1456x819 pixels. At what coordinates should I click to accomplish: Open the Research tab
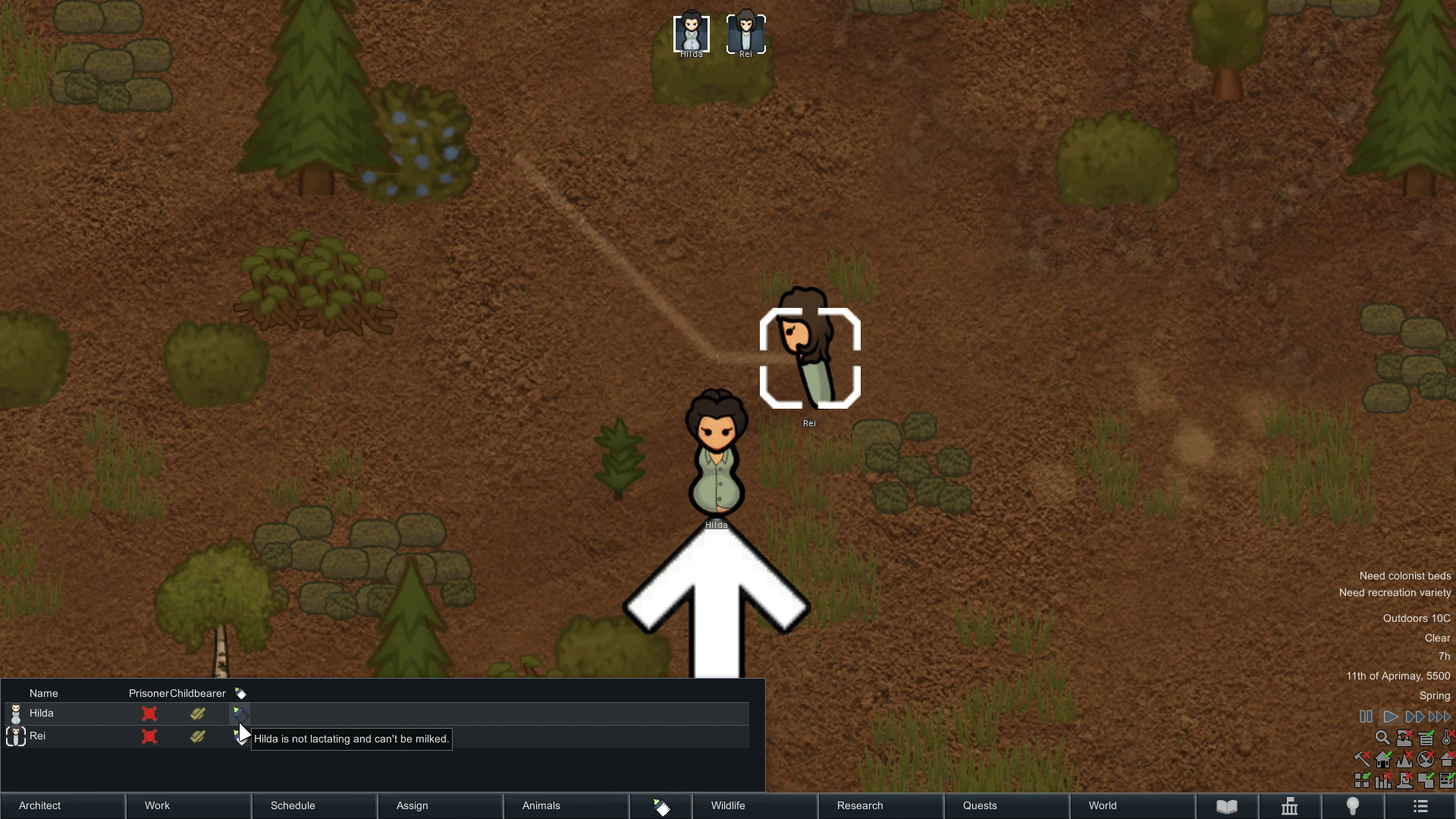click(880, 805)
